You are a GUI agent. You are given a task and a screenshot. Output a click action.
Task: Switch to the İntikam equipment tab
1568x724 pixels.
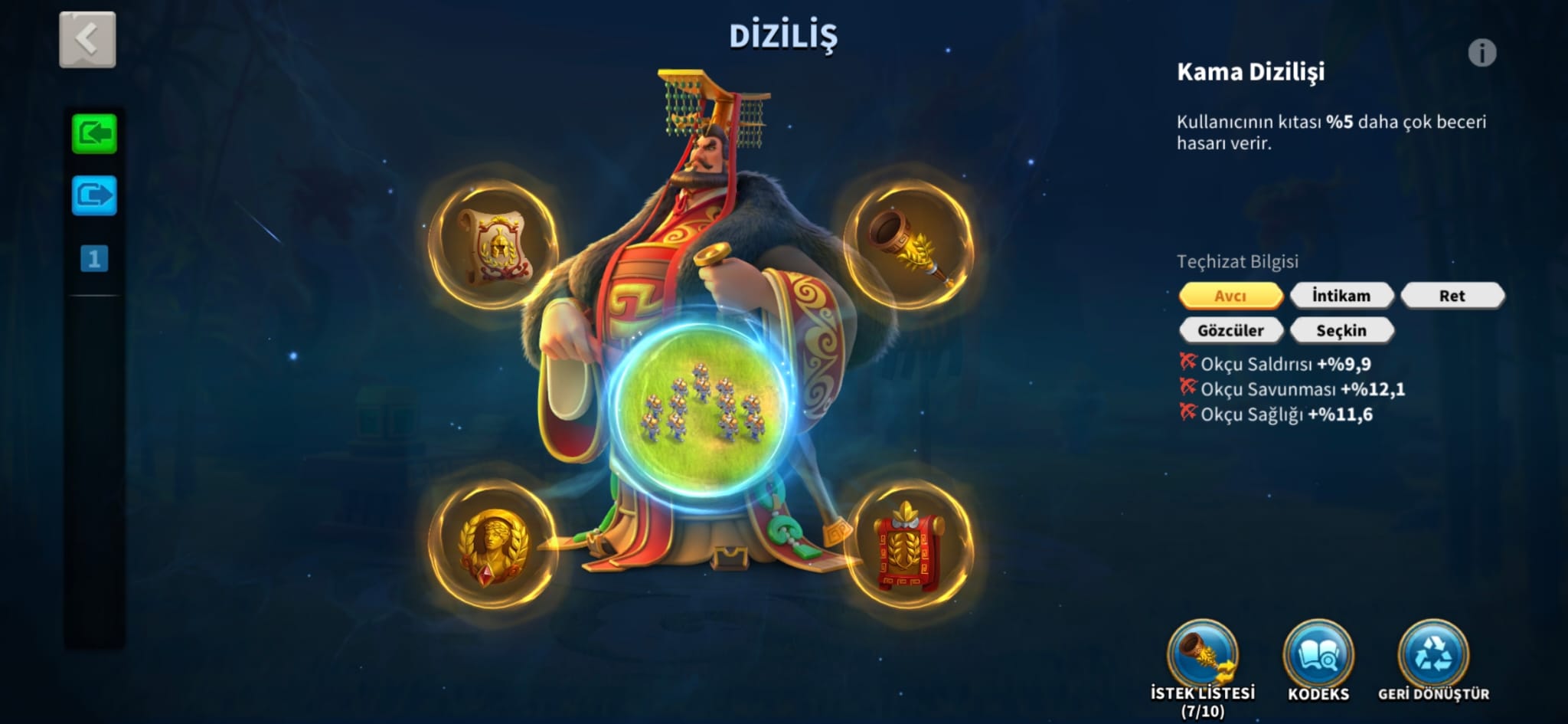(x=1341, y=296)
